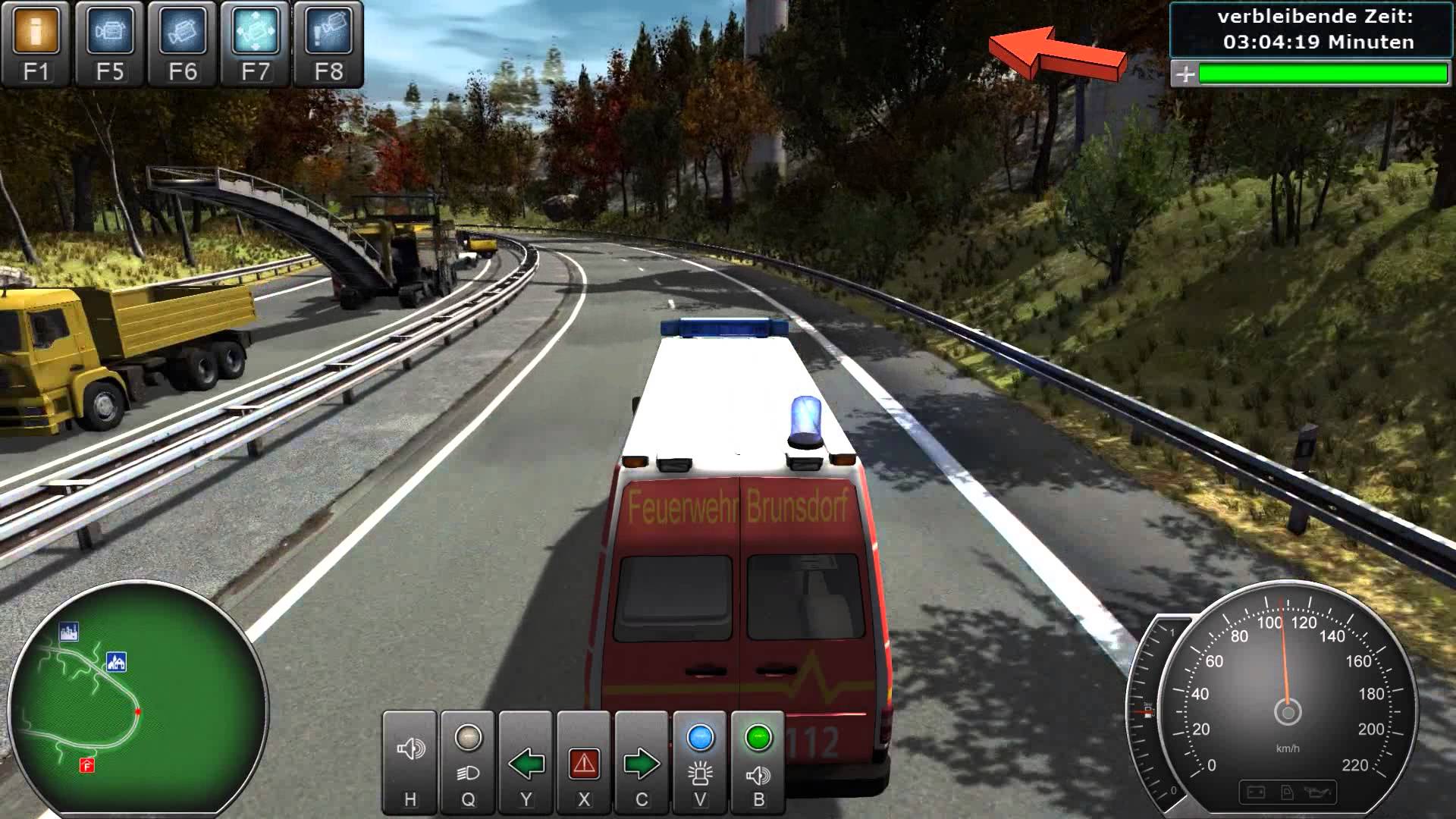The height and width of the screenshot is (819, 1456).
Task: Click the free-move camera F7 button
Action: coord(256,42)
